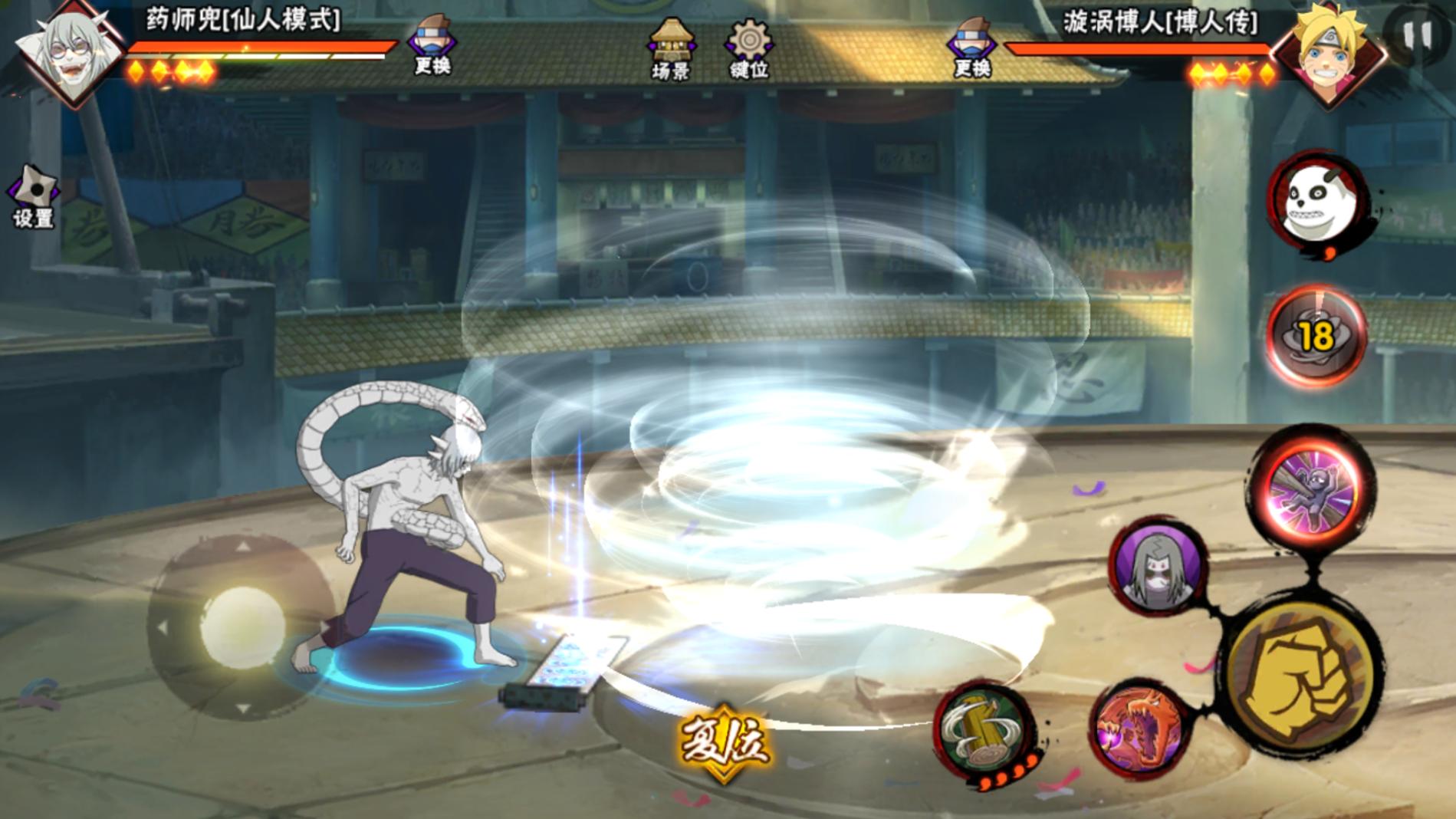
Task: Swap the left fighter with 更换
Action: pos(432,46)
